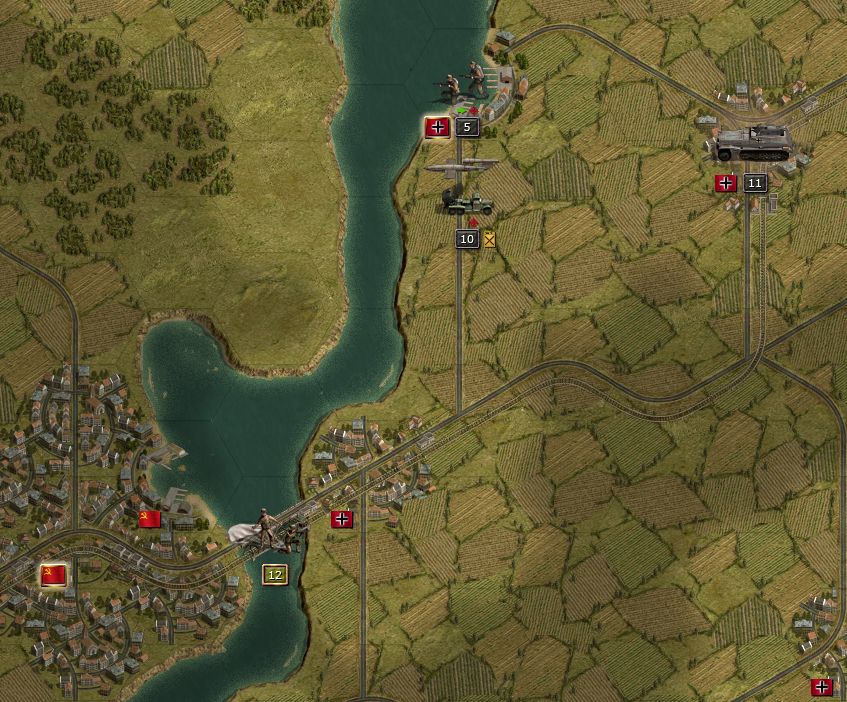This screenshot has width=847, height=702.
Task: Select the V-1 flying bomb unit
Action: pos(462,167)
